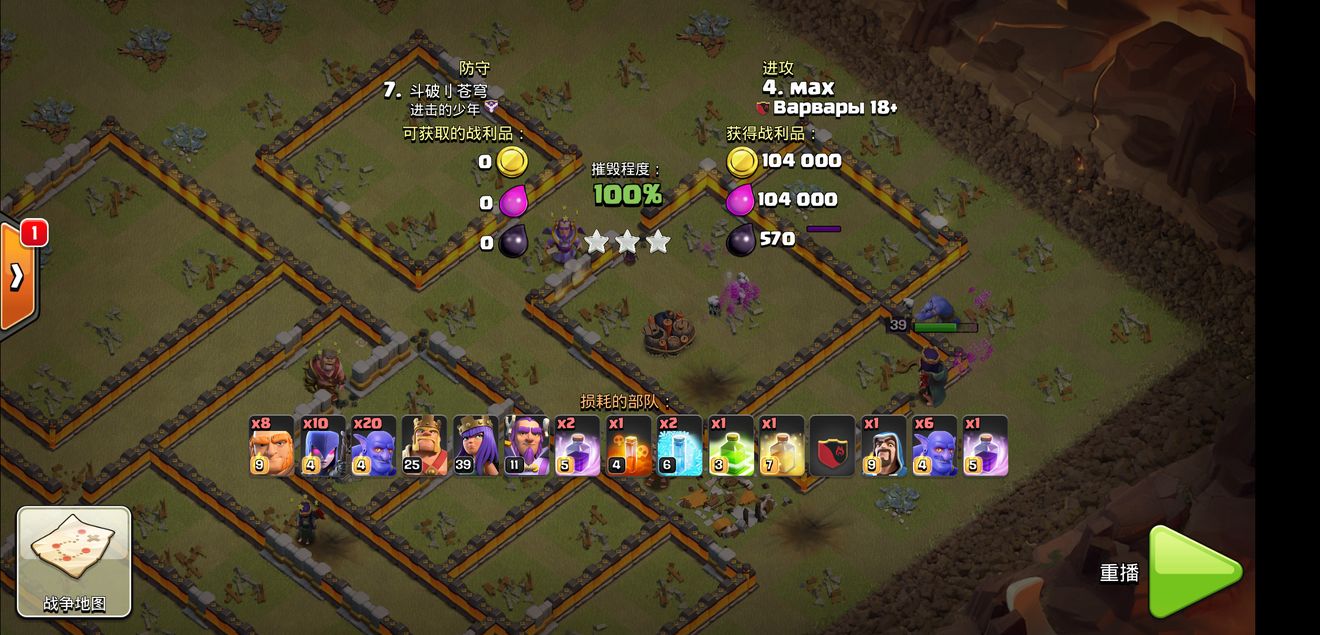Select the x2 Rage spell card

tap(577, 446)
